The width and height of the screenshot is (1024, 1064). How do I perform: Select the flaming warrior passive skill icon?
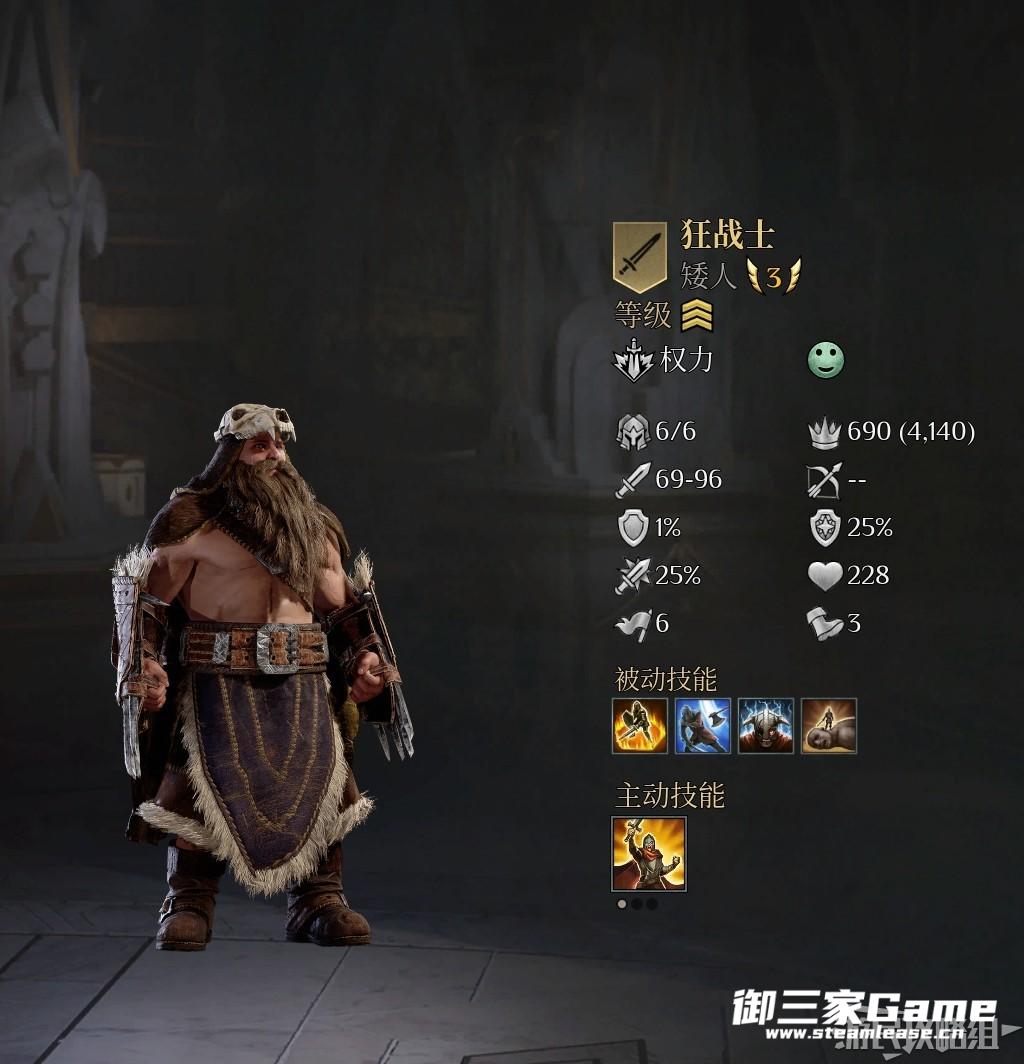pos(640,726)
